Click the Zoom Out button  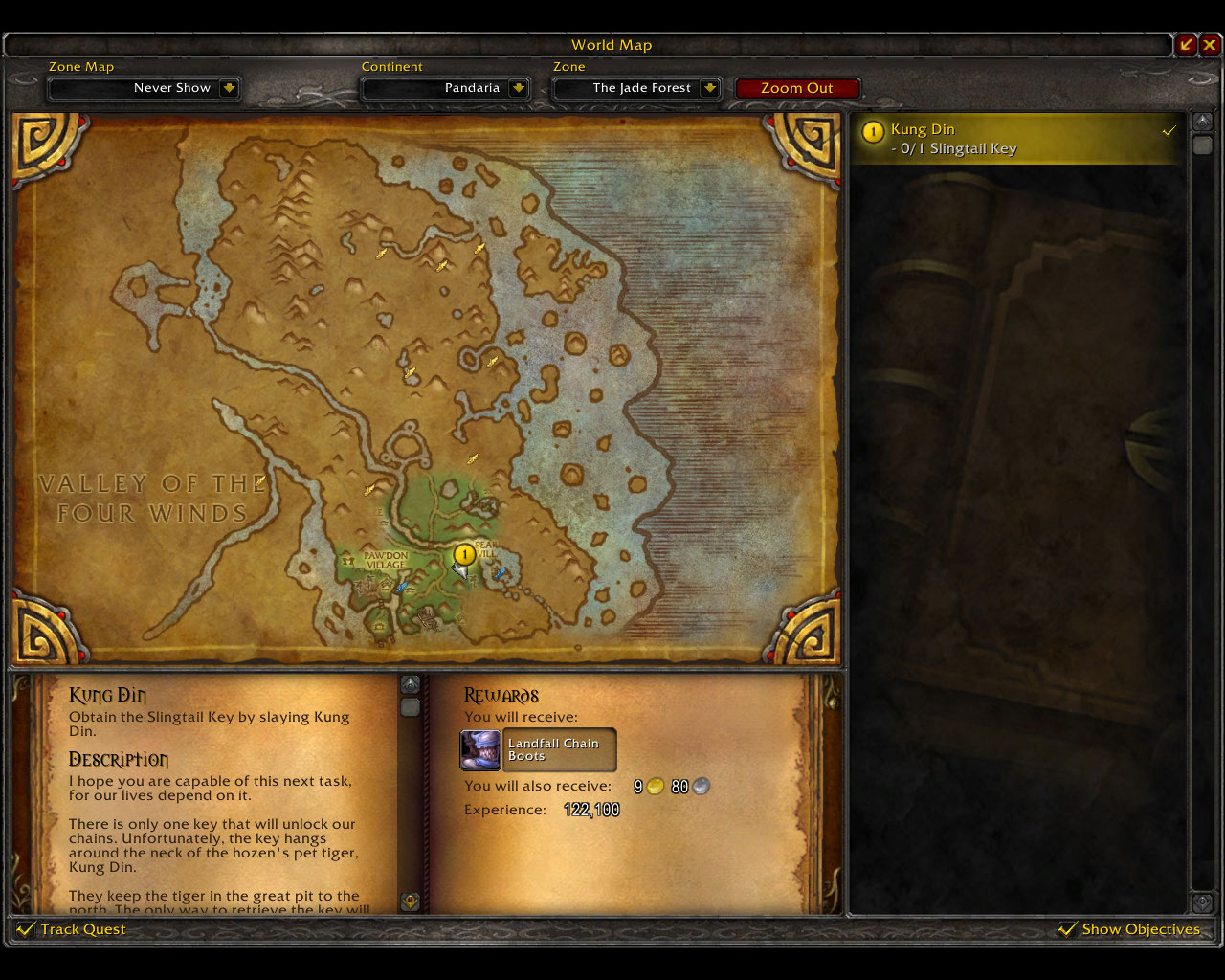(x=796, y=88)
